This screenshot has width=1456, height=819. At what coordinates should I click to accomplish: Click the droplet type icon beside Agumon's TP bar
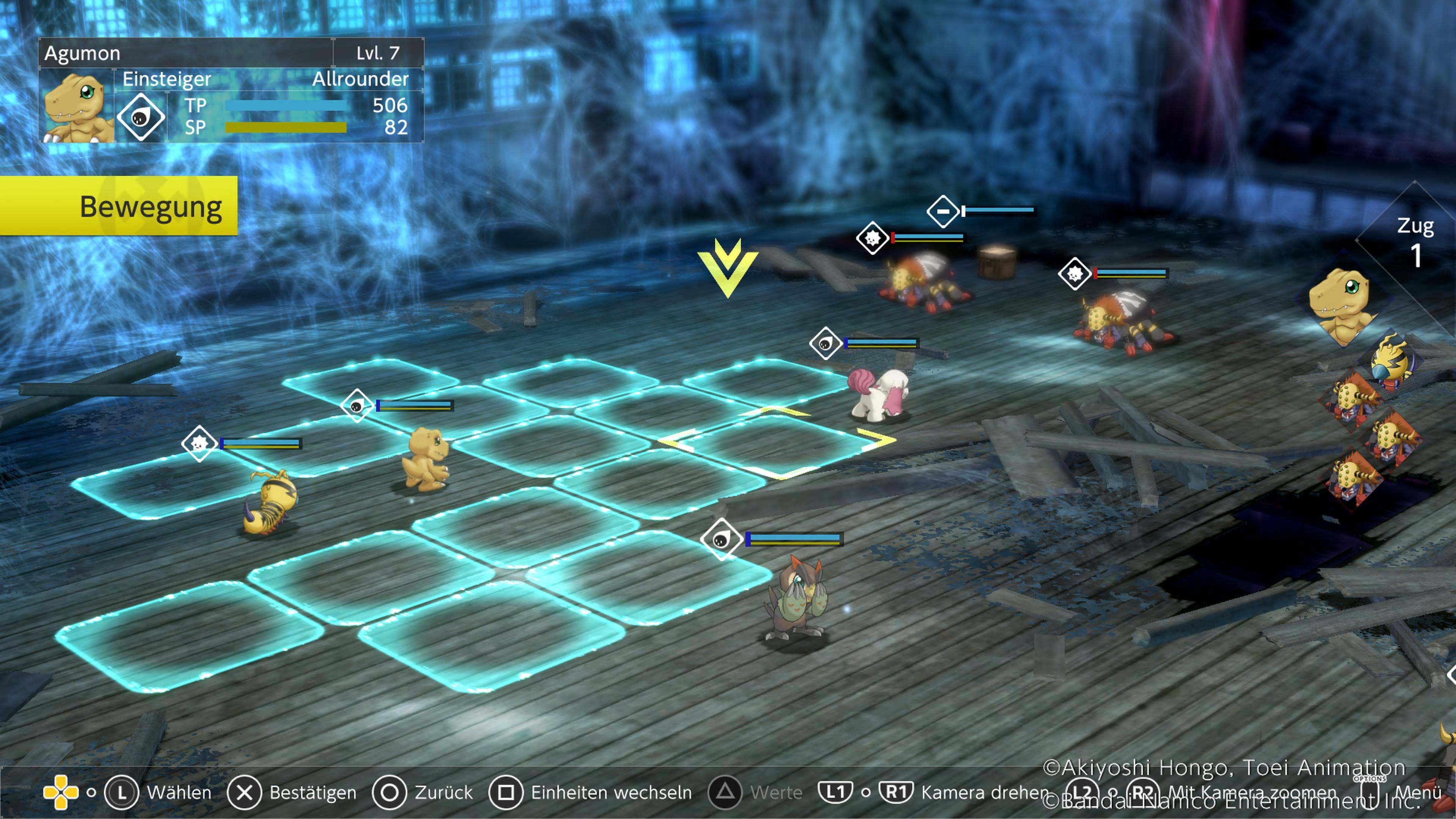point(140,117)
